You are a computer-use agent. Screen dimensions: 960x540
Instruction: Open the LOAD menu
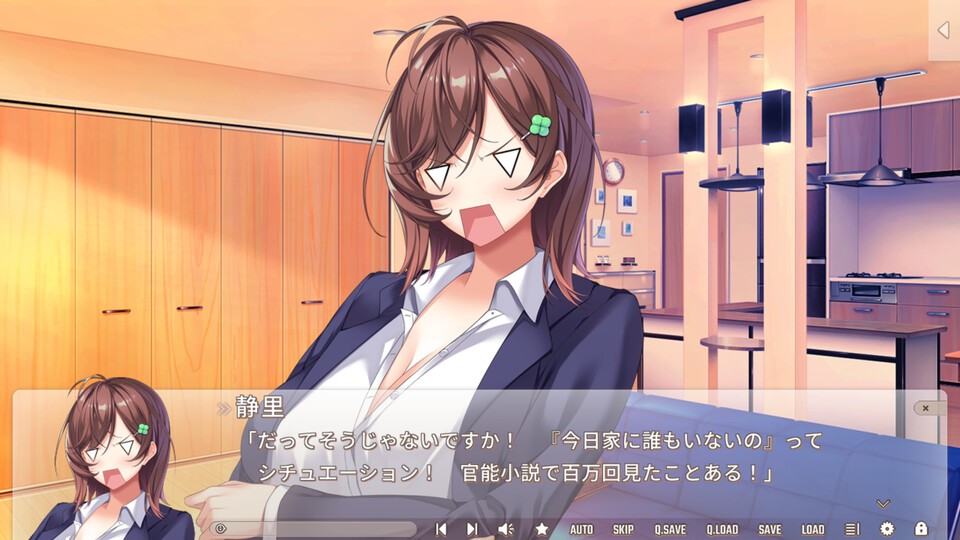pos(813,529)
